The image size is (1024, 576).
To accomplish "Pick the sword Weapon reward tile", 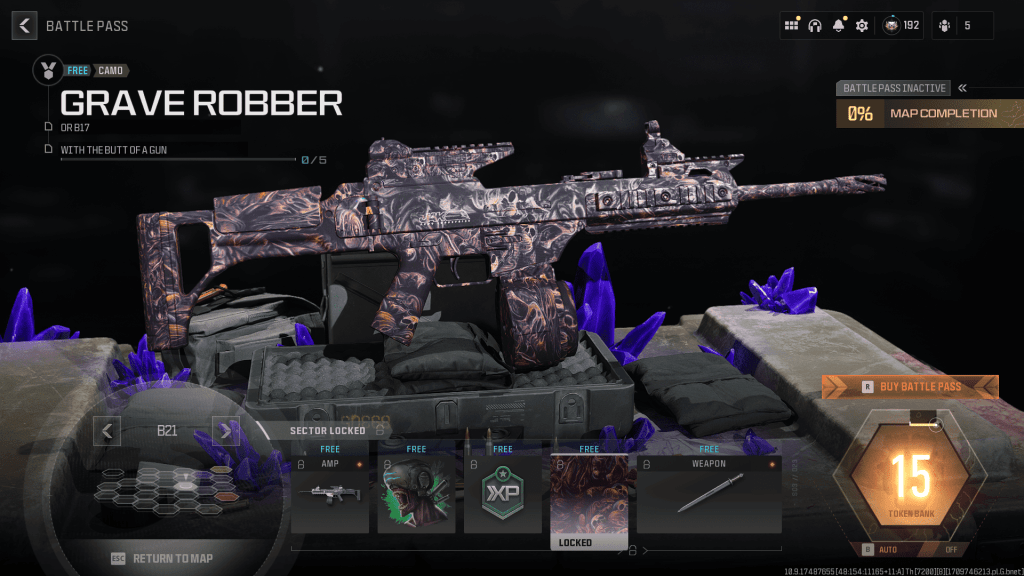I will (x=709, y=494).
